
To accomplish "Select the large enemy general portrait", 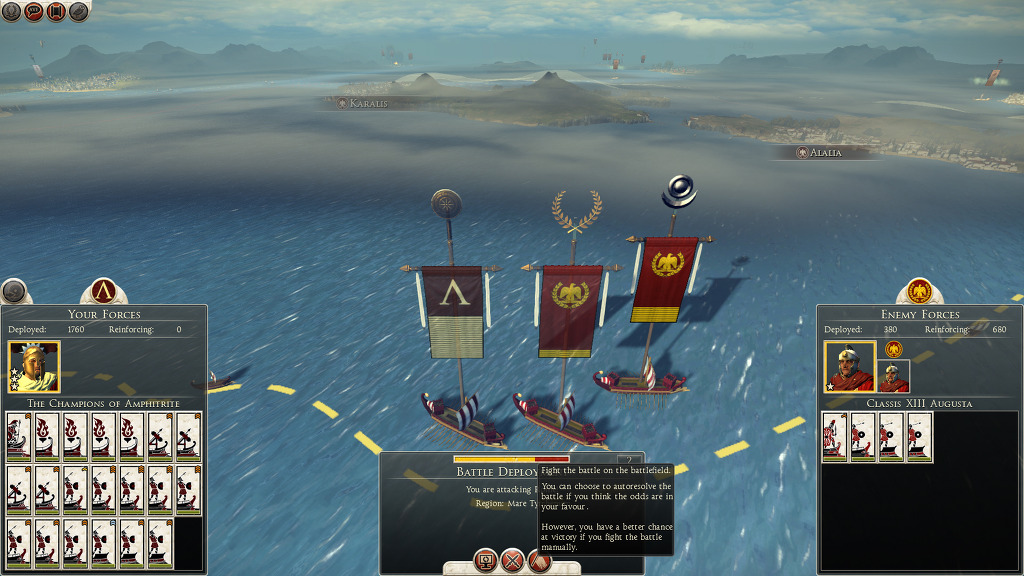I will (850, 367).
